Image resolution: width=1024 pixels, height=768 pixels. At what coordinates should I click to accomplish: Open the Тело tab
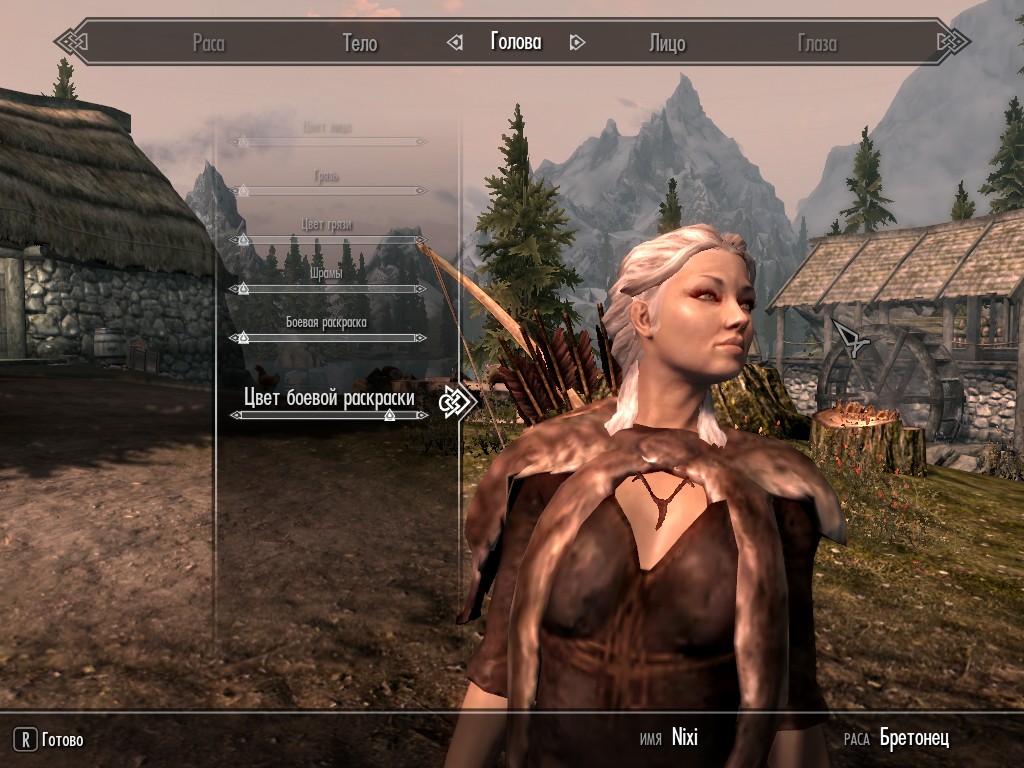[x=360, y=43]
